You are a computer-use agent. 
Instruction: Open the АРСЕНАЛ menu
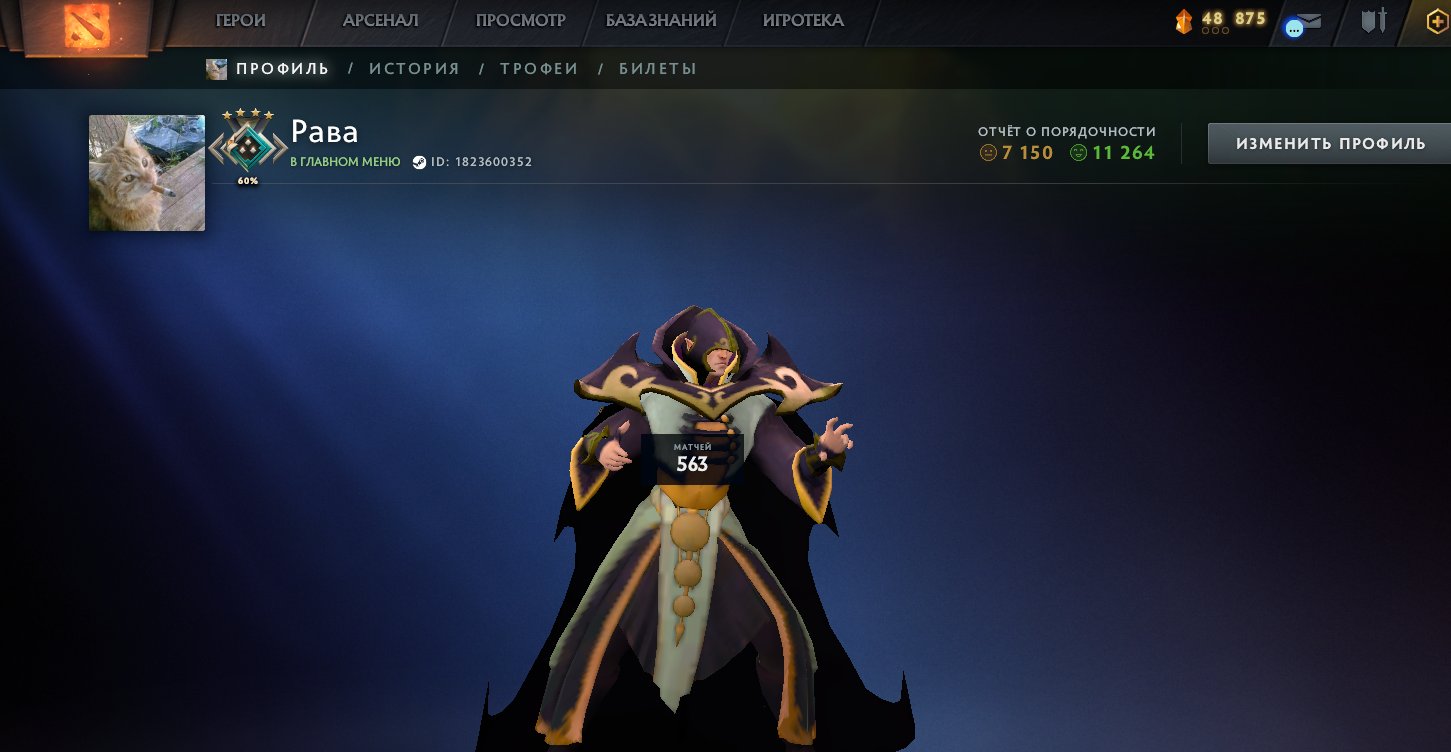pyautogui.click(x=381, y=20)
